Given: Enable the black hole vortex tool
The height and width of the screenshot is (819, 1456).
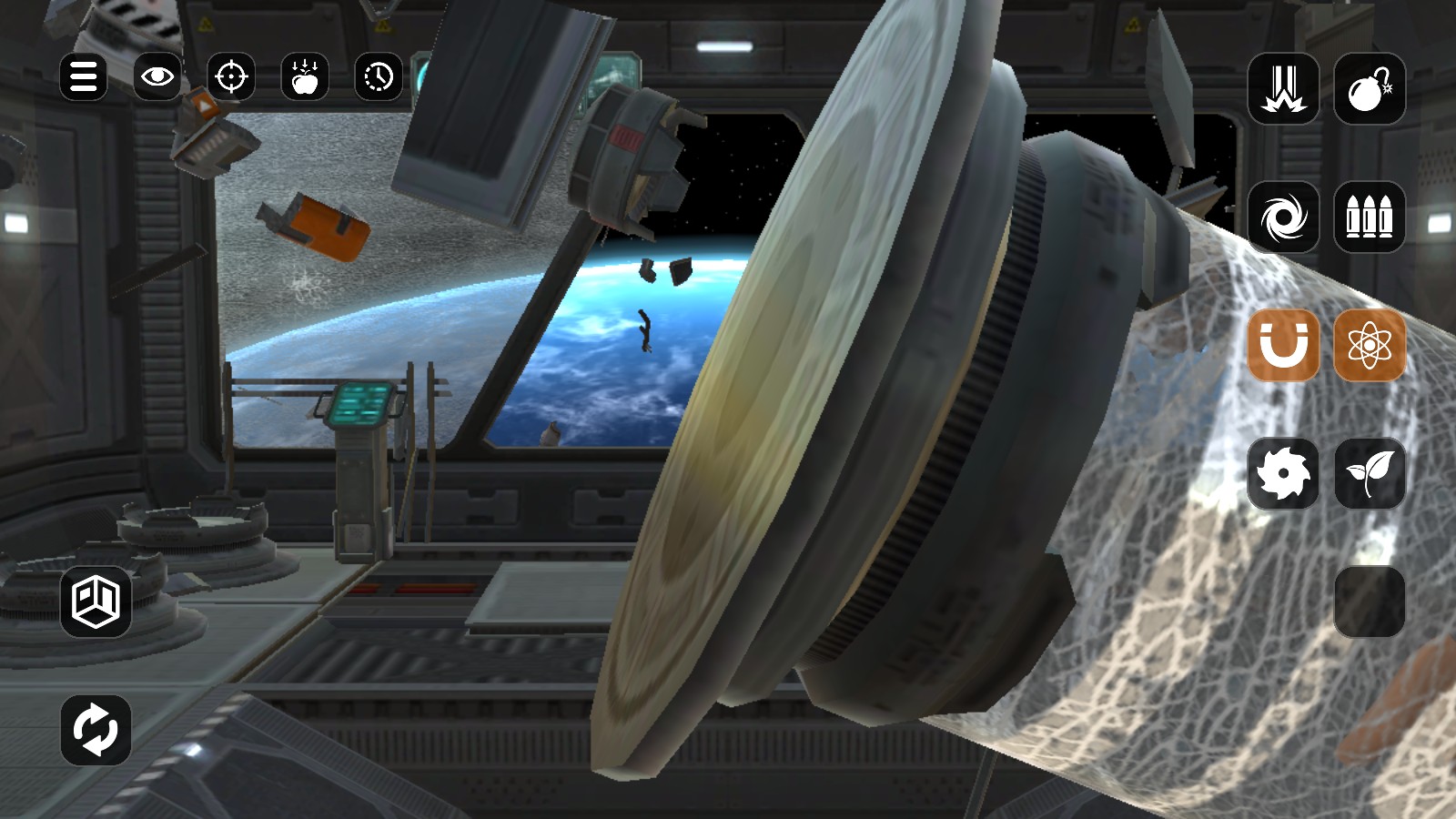Looking at the screenshot, I should coord(1282,217).
